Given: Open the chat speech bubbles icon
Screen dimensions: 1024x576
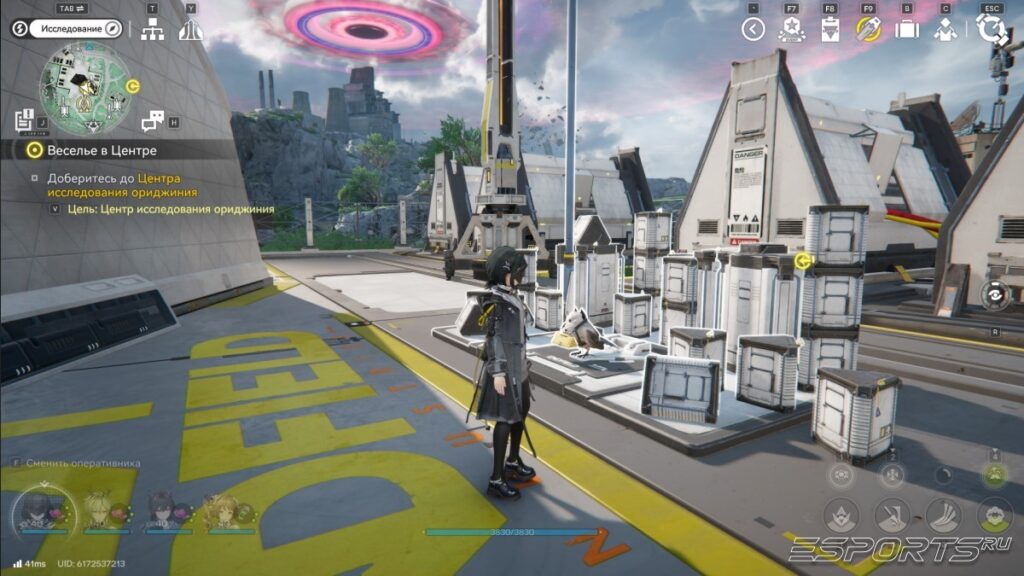Looking at the screenshot, I should point(152,121).
